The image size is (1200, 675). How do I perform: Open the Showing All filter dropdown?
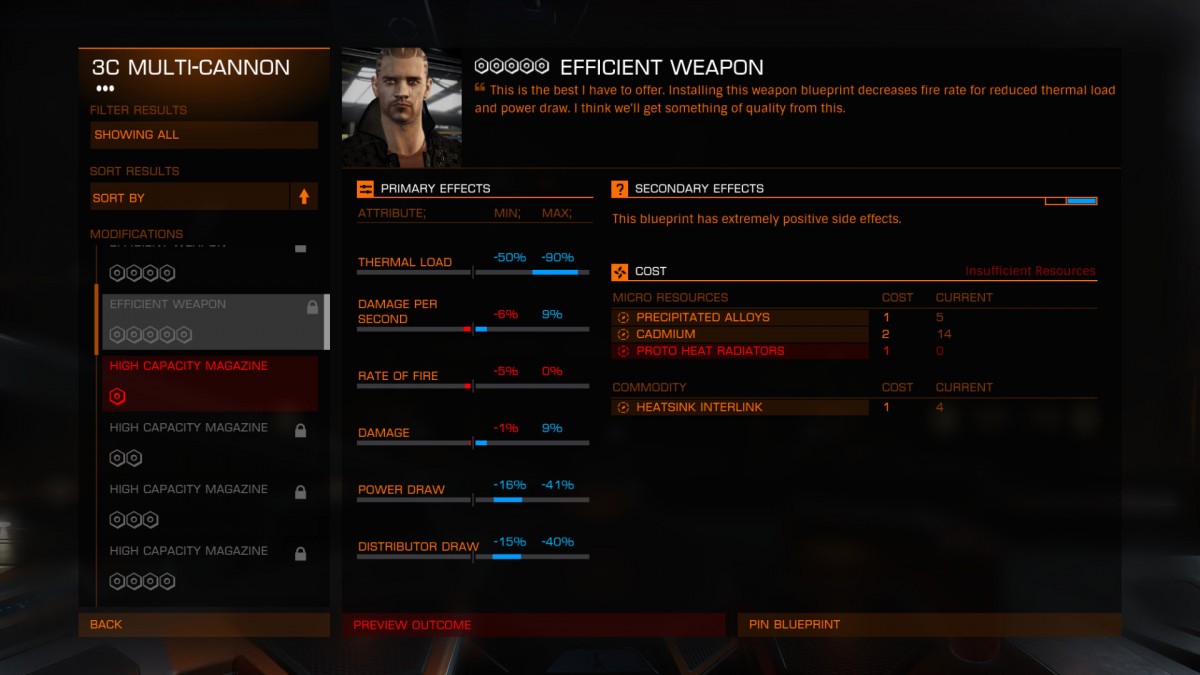(204, 135)
